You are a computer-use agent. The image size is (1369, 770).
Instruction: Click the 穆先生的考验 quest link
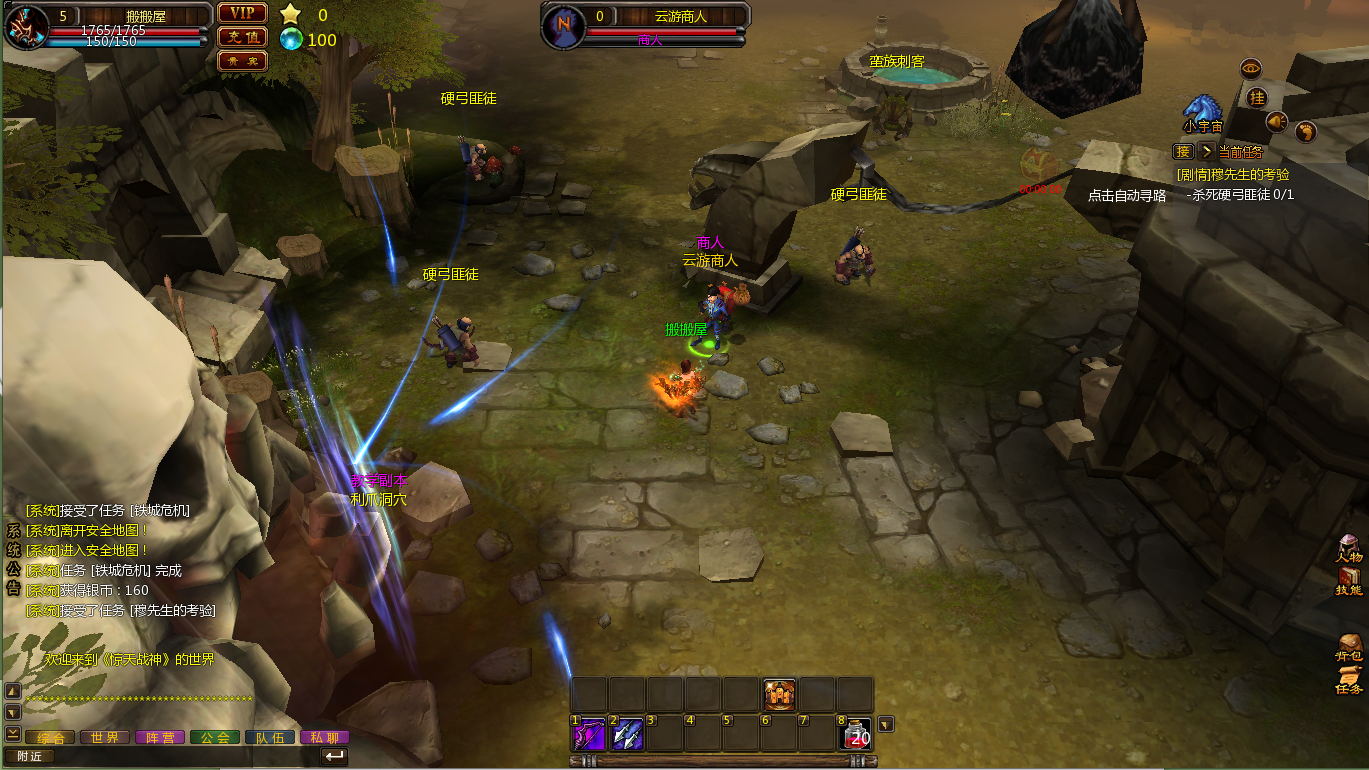1233,174
